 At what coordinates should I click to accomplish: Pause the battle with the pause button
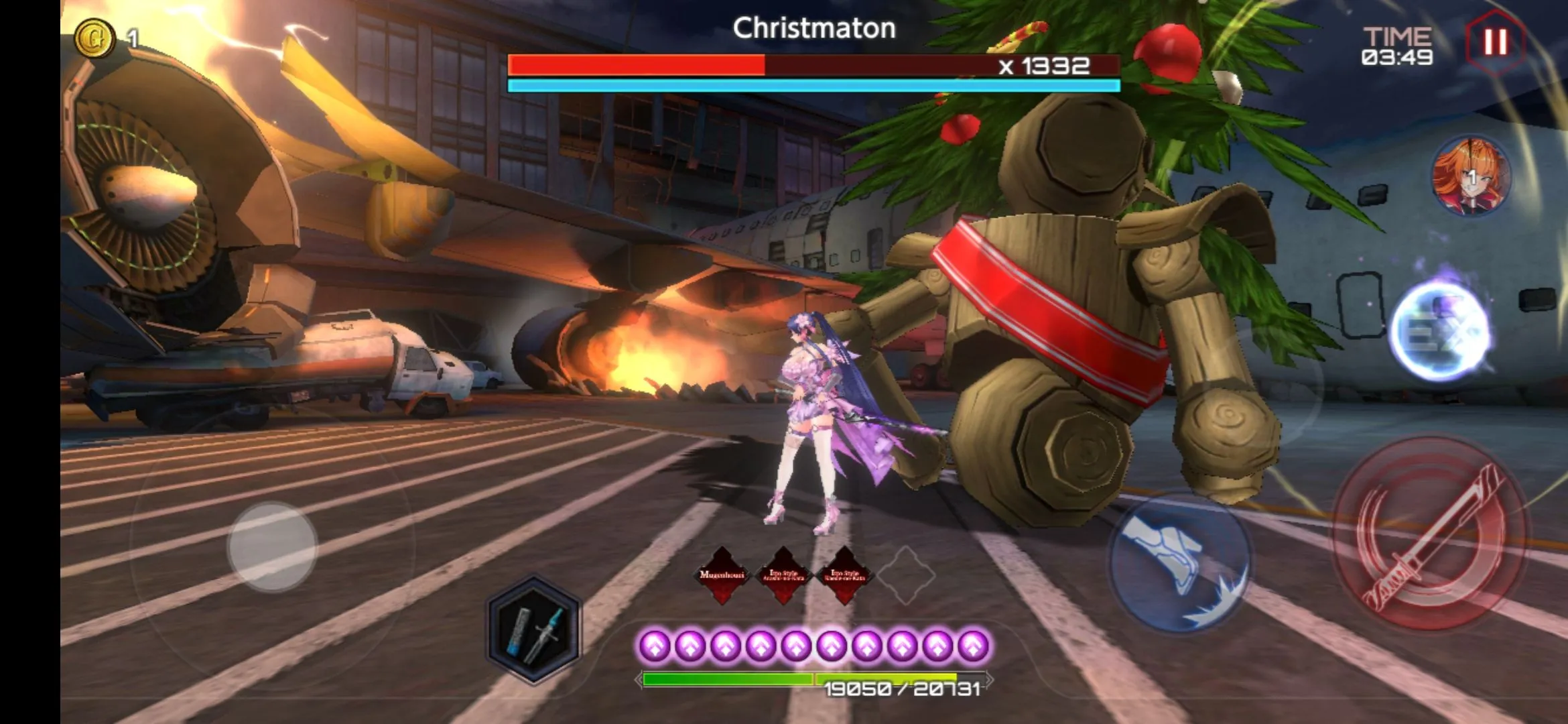pyautogui.click(x=1494, y=42)
